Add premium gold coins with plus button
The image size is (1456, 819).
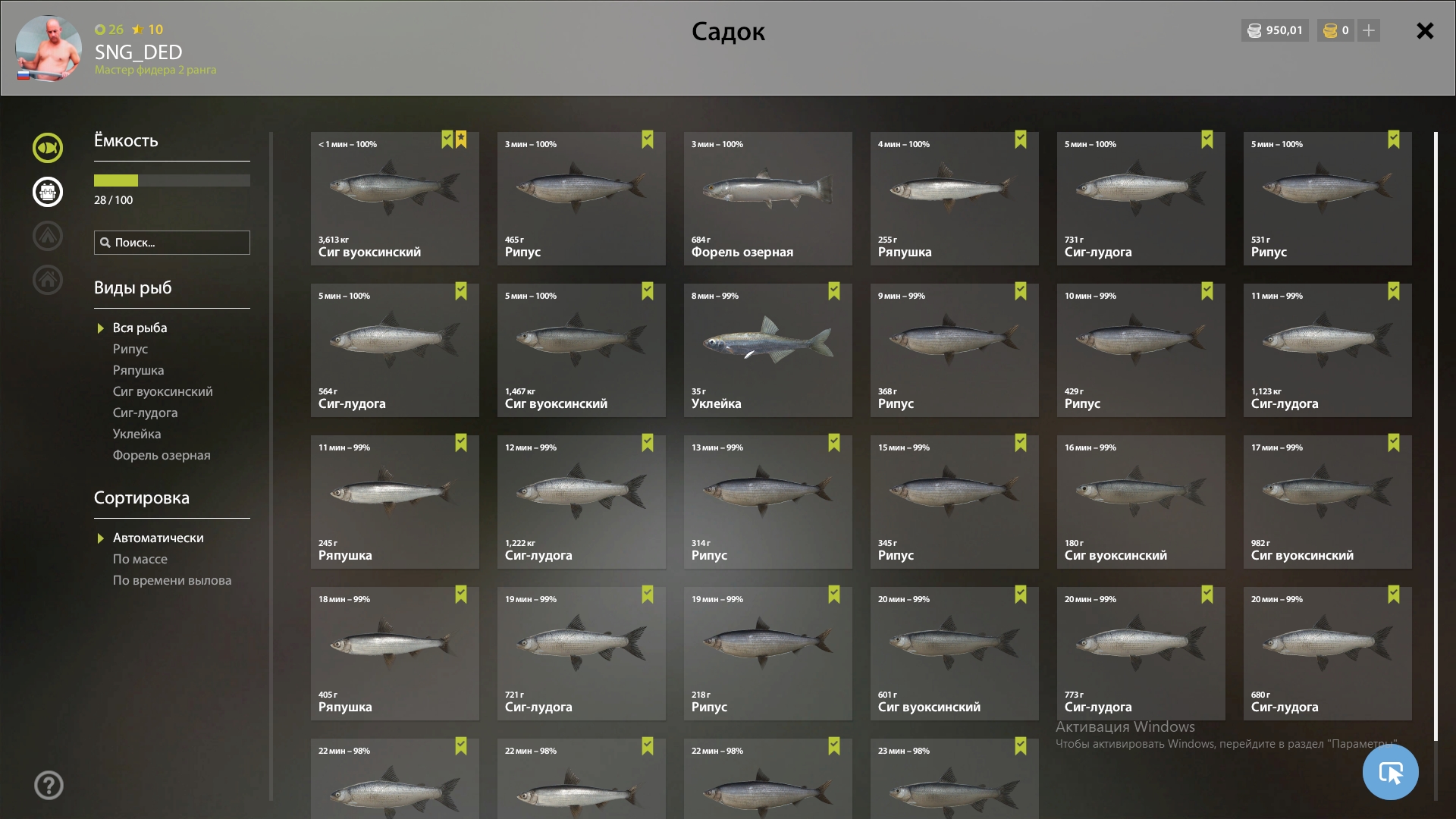pos(1369,30)
